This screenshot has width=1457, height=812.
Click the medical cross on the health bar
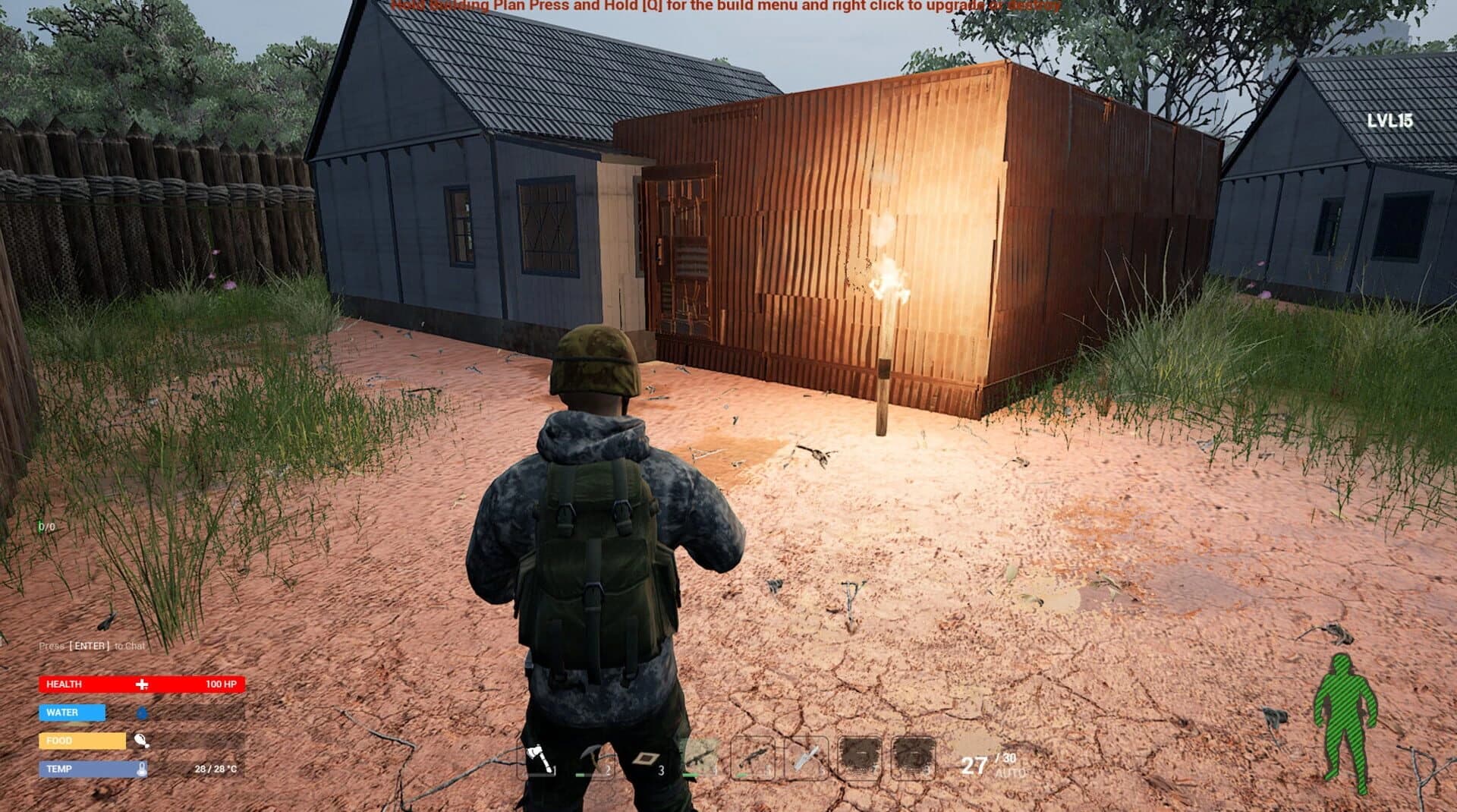141,684
